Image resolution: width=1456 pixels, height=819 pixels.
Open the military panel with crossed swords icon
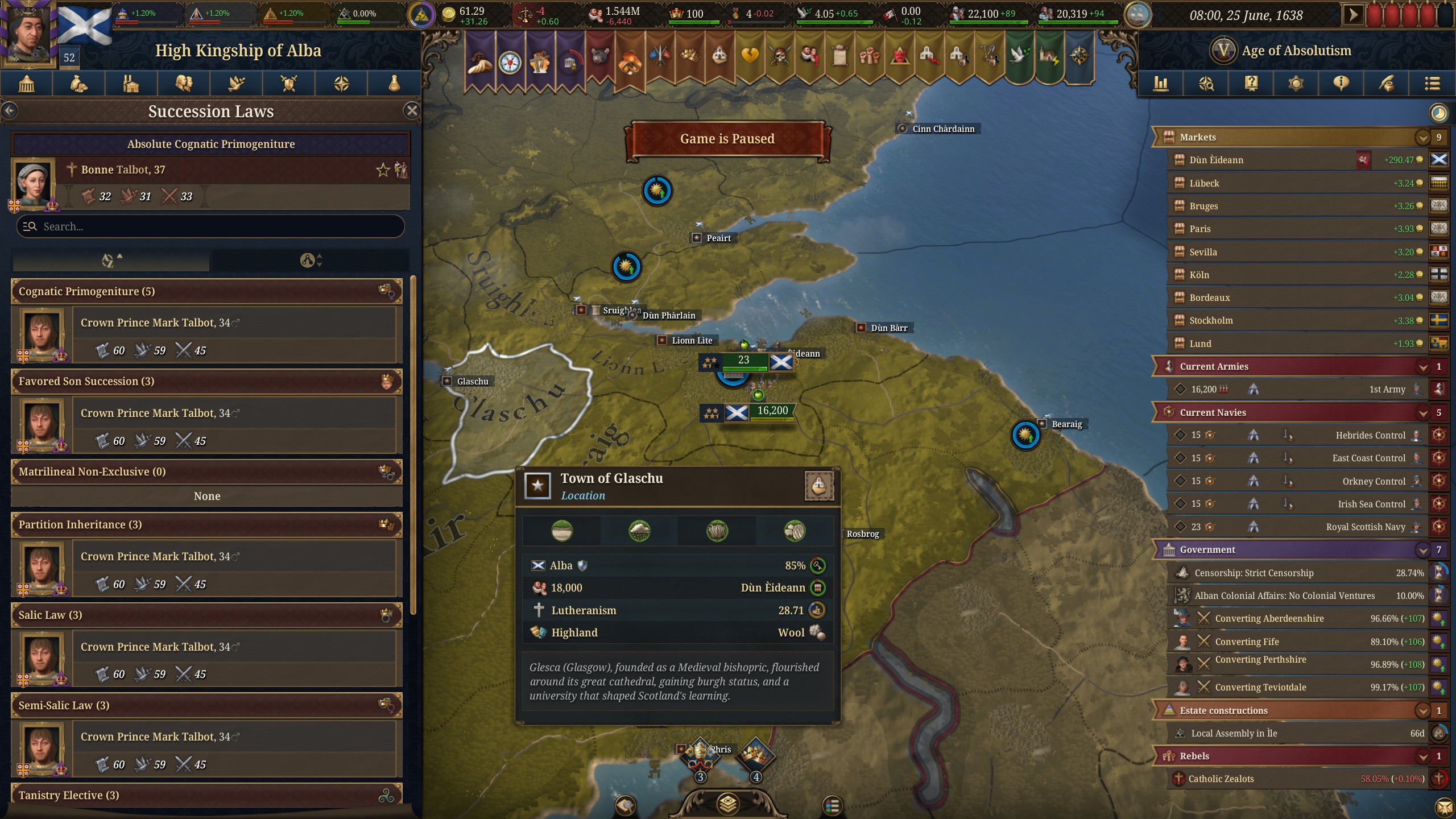click(x=288, y=84)
